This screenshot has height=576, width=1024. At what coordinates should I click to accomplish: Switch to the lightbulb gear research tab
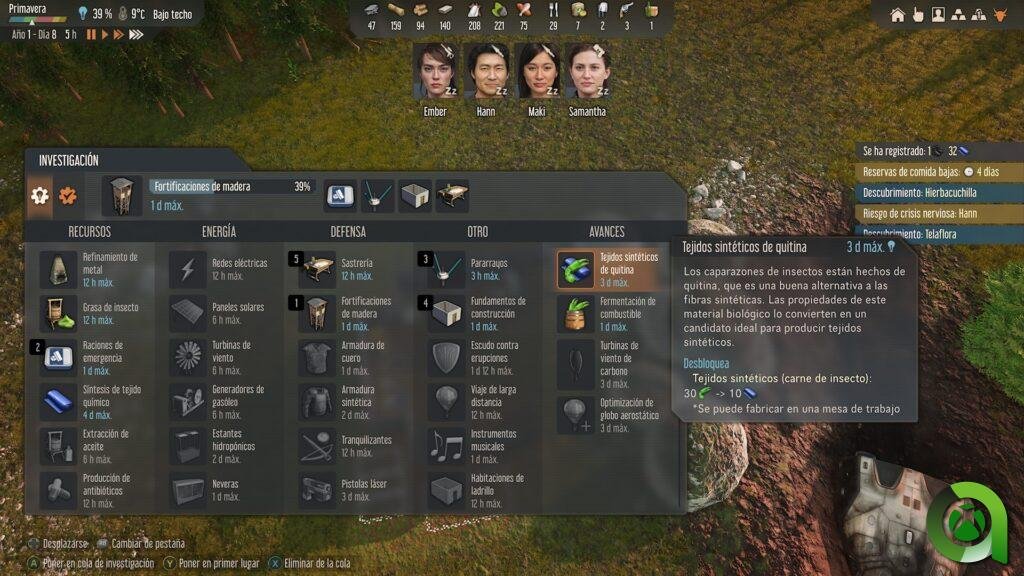point(40,196)
